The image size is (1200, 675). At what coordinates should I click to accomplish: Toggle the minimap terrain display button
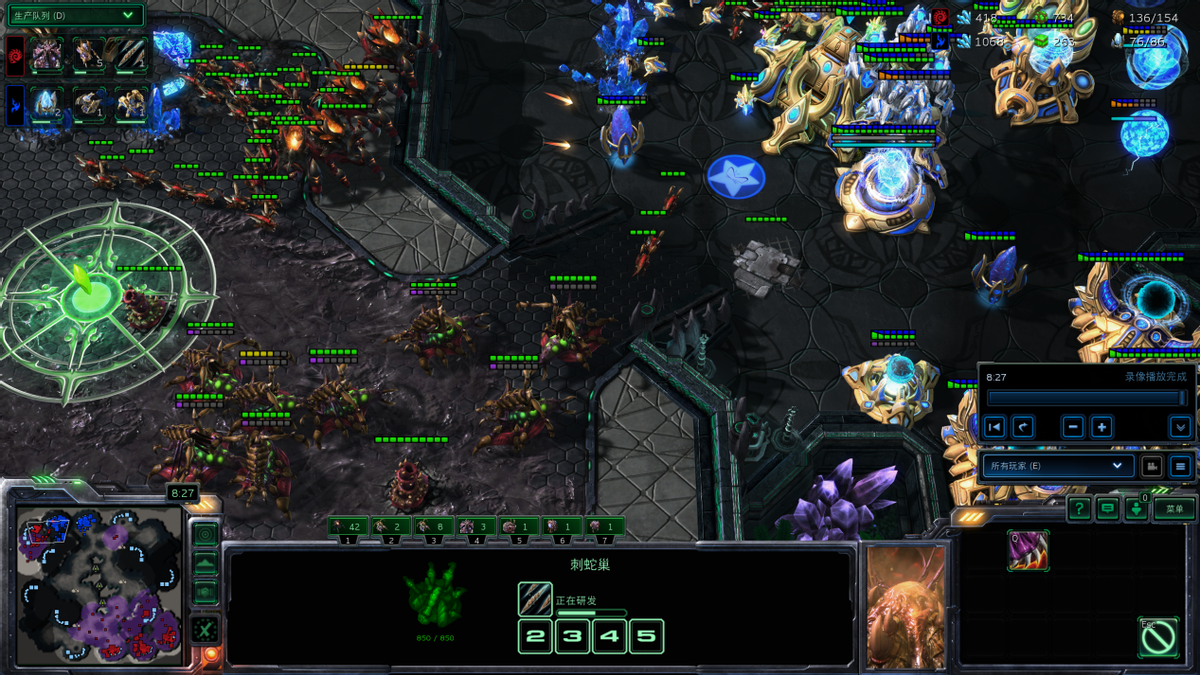click(x=205, y=564)
